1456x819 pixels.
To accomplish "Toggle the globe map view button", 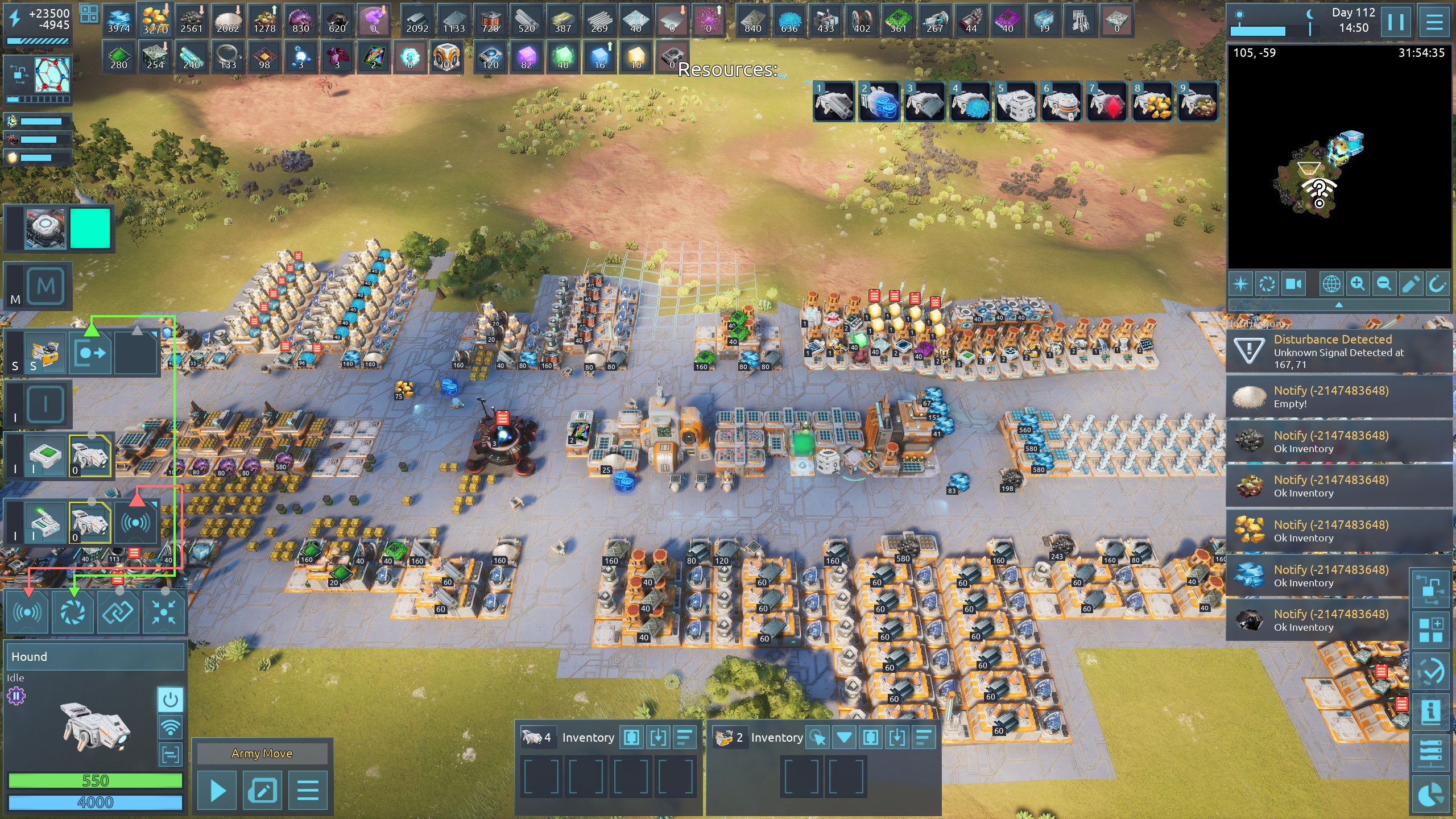I will tap(1331, 283).
